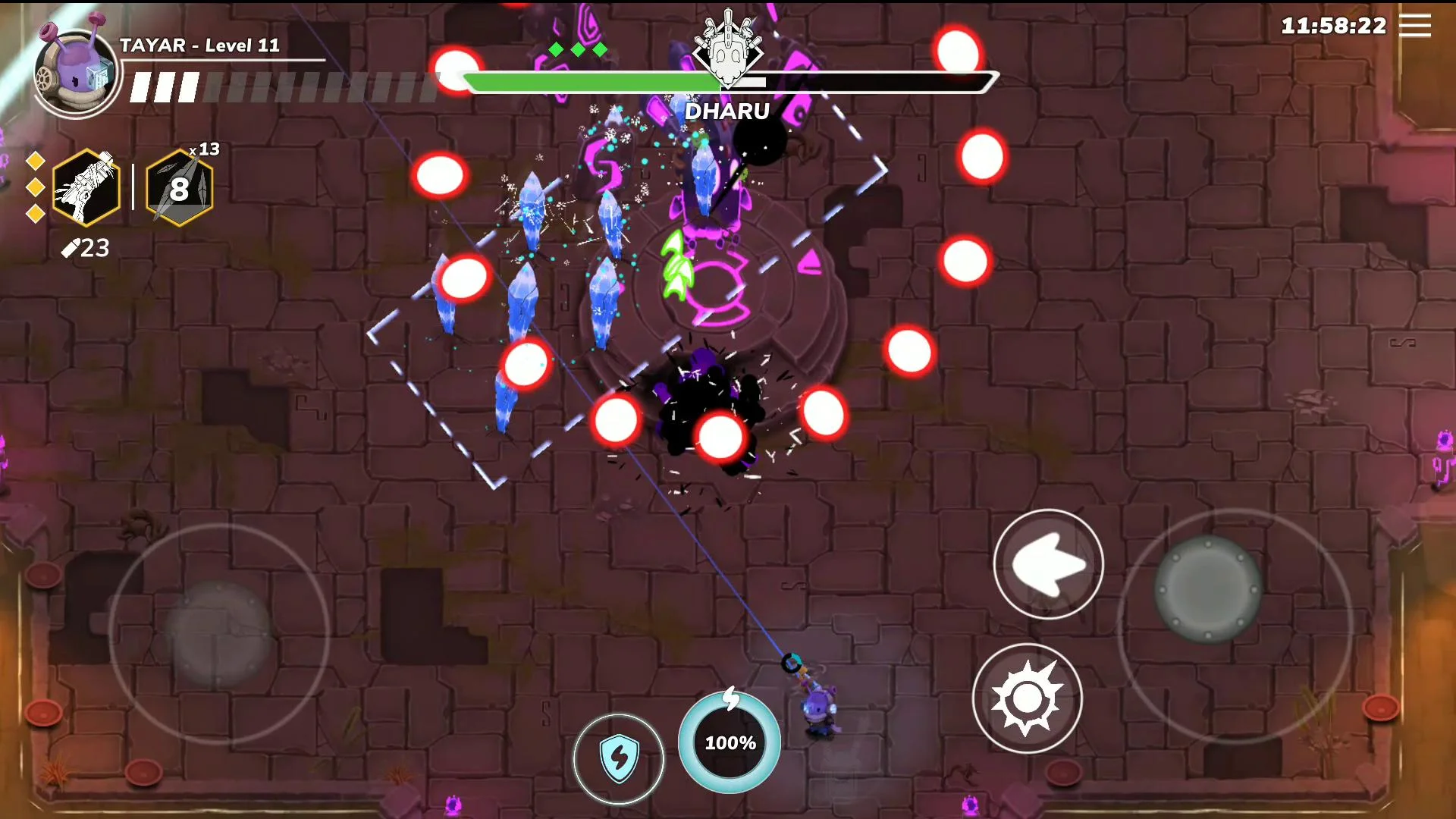Select the DHARU boss name label
The image size is (1456, 819).
[728, 111]
